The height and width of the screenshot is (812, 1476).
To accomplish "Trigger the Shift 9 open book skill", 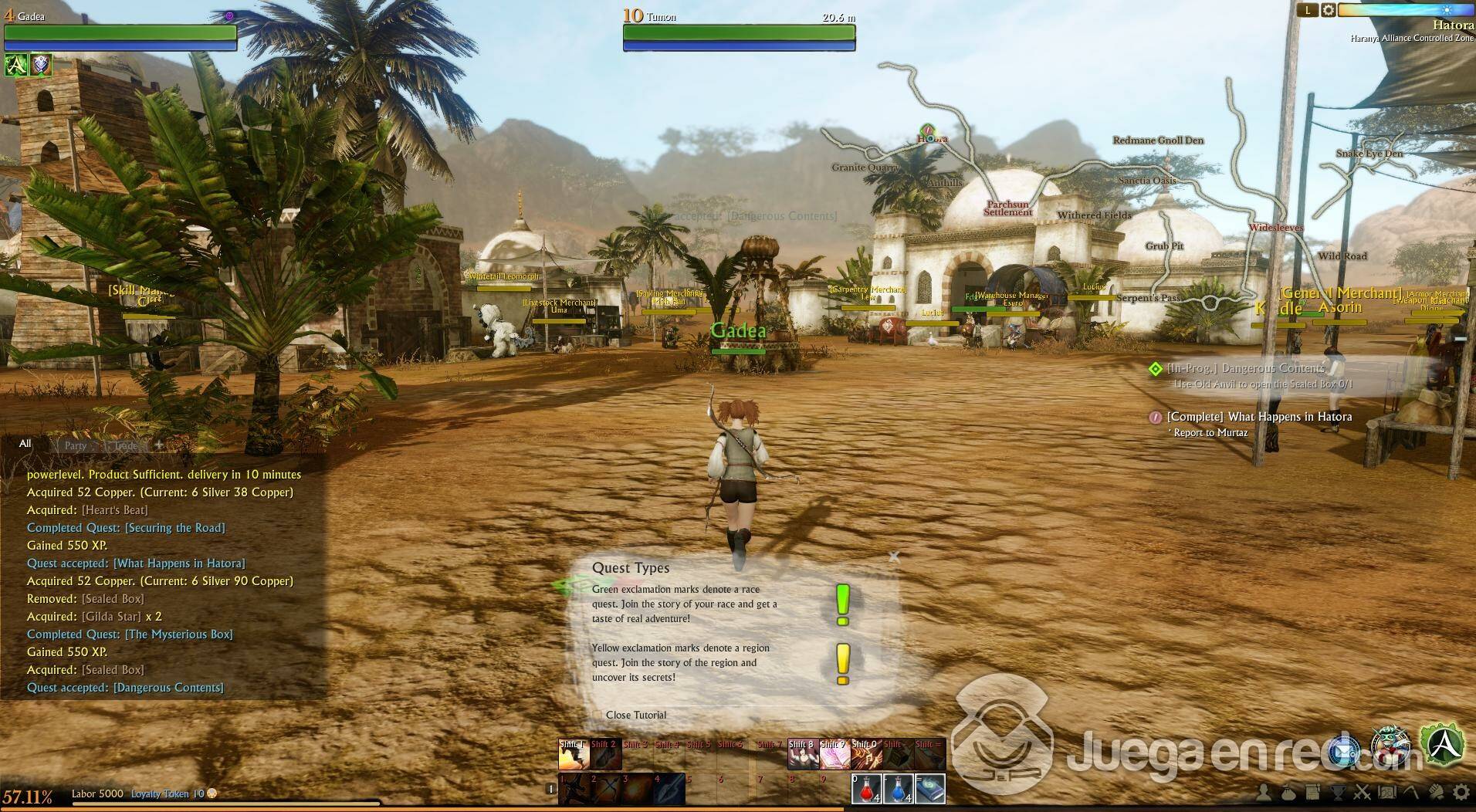I will click(834, 755).
